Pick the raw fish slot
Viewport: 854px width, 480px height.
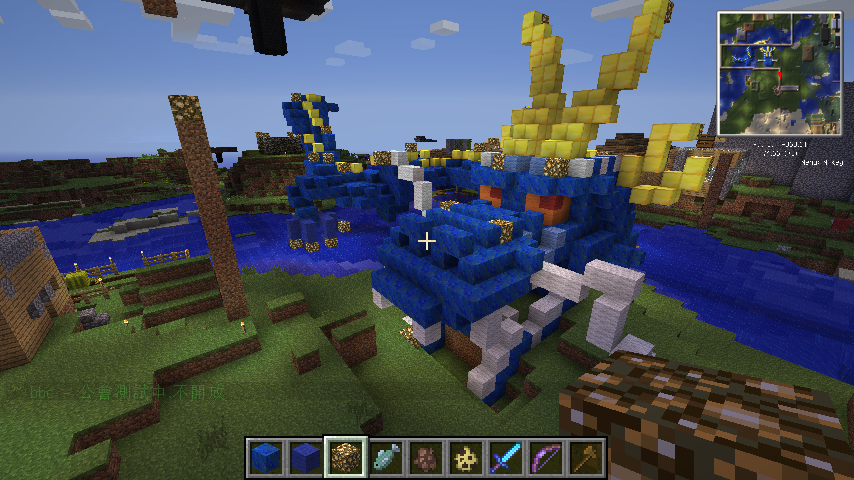pyautogui.click(x=386, y=458)
